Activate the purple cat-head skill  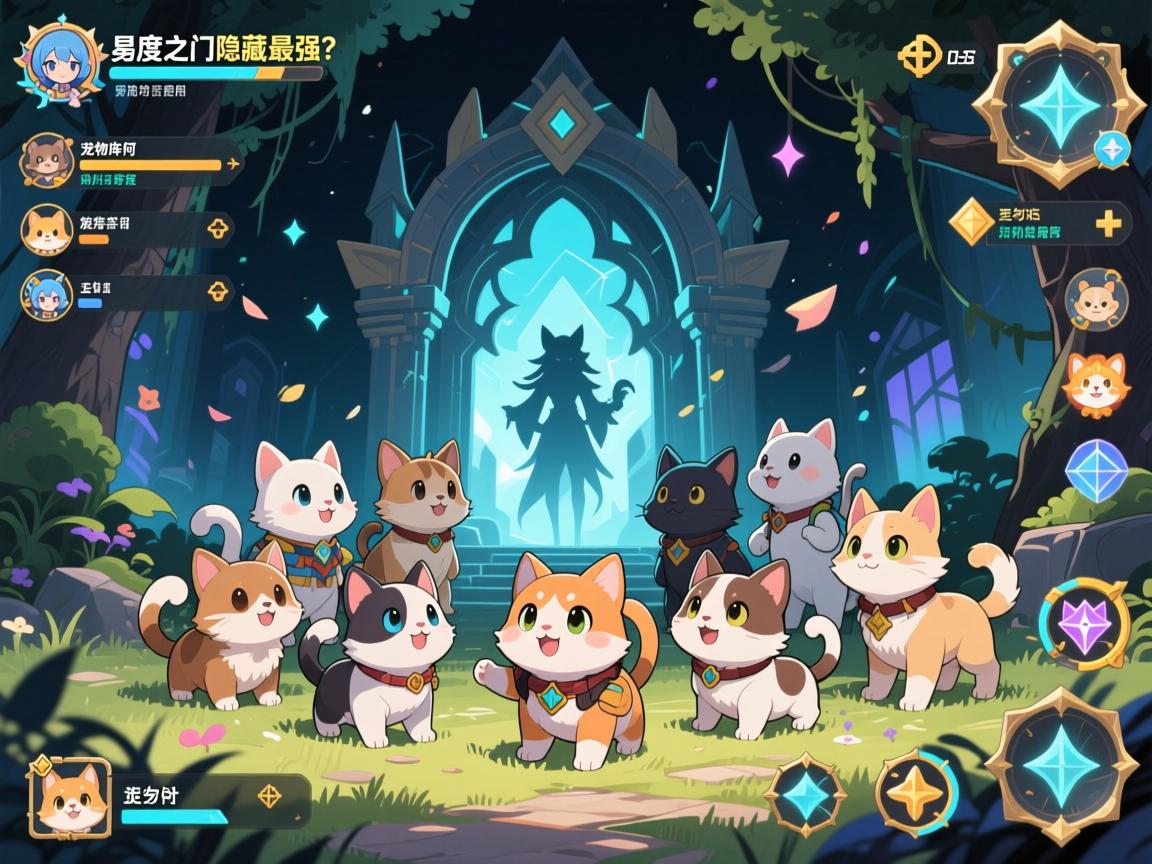[x=1084, y=623]
